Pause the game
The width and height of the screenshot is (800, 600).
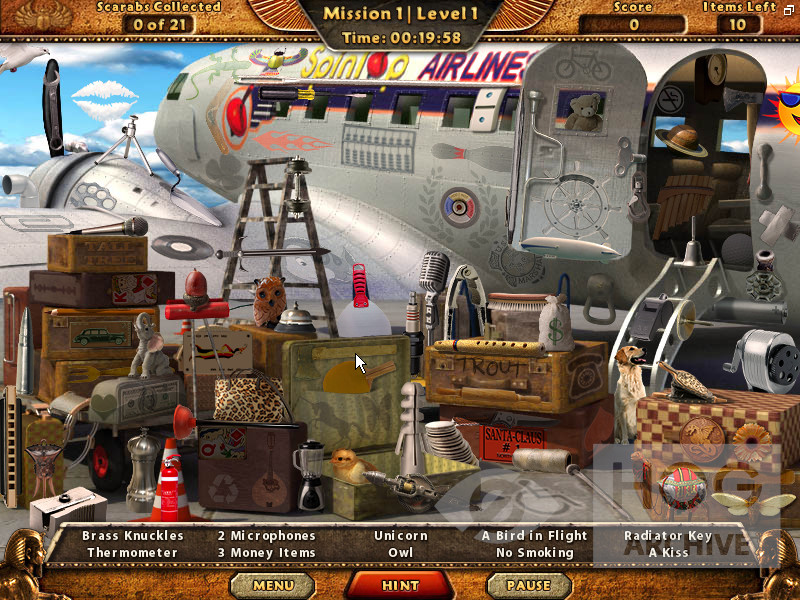click(x=528, y=585)
